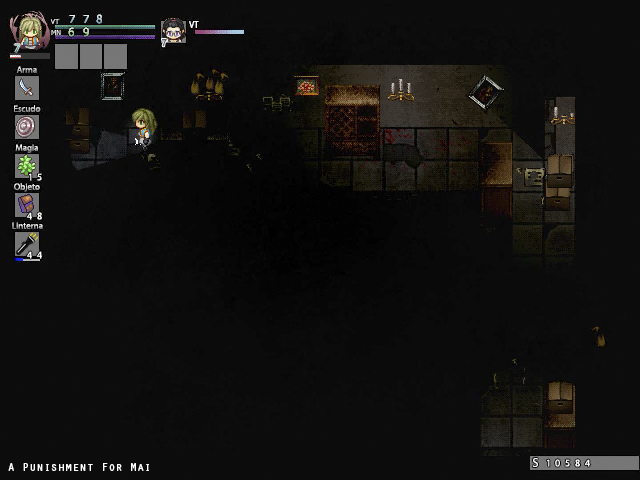Use the Objeto book item slot
Viewport: 640px width, 480px height.
pos(27,204)
